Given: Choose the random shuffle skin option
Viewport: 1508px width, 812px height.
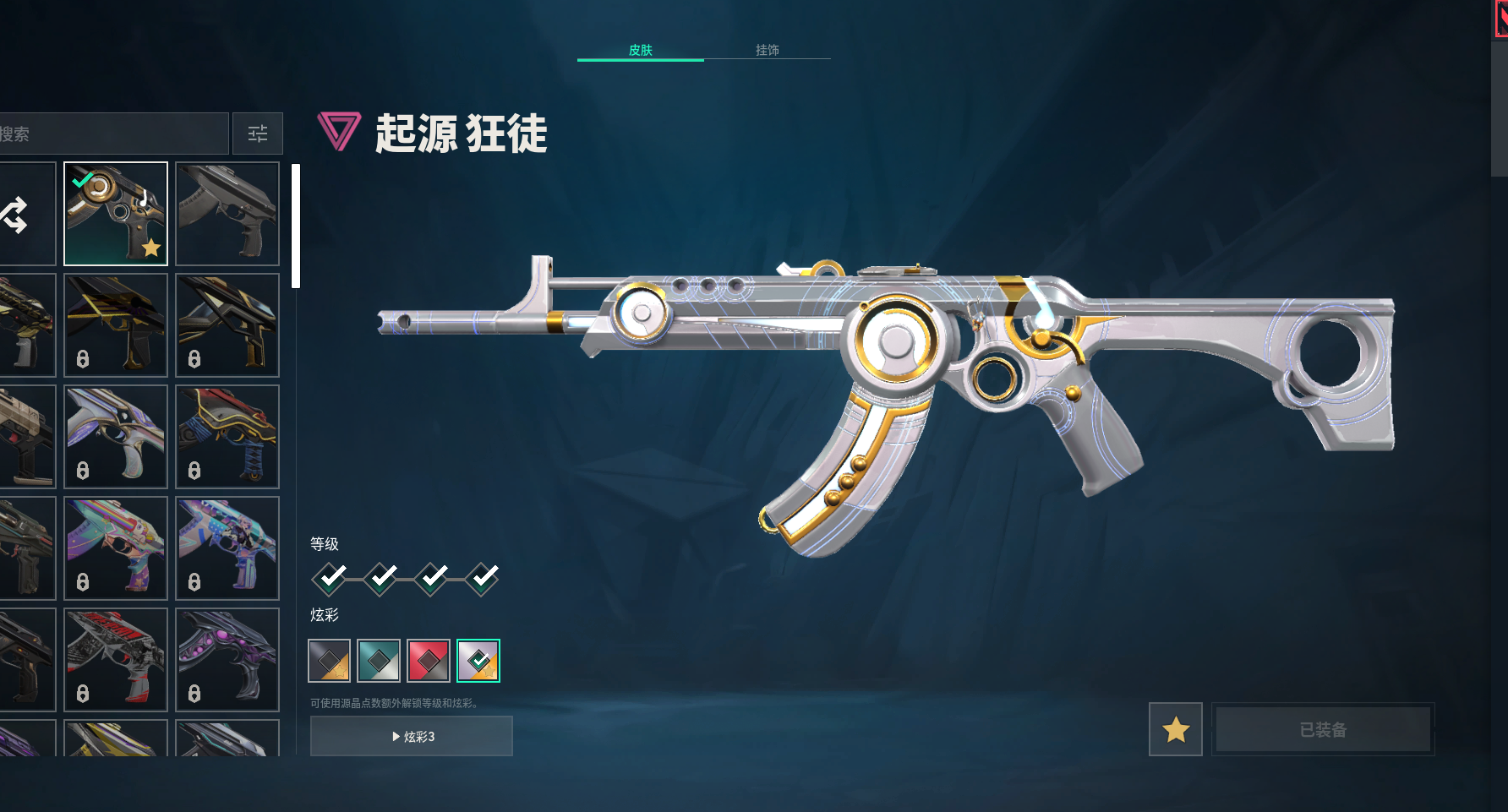Looking at the screenshot, I should (x=17, y=215).
